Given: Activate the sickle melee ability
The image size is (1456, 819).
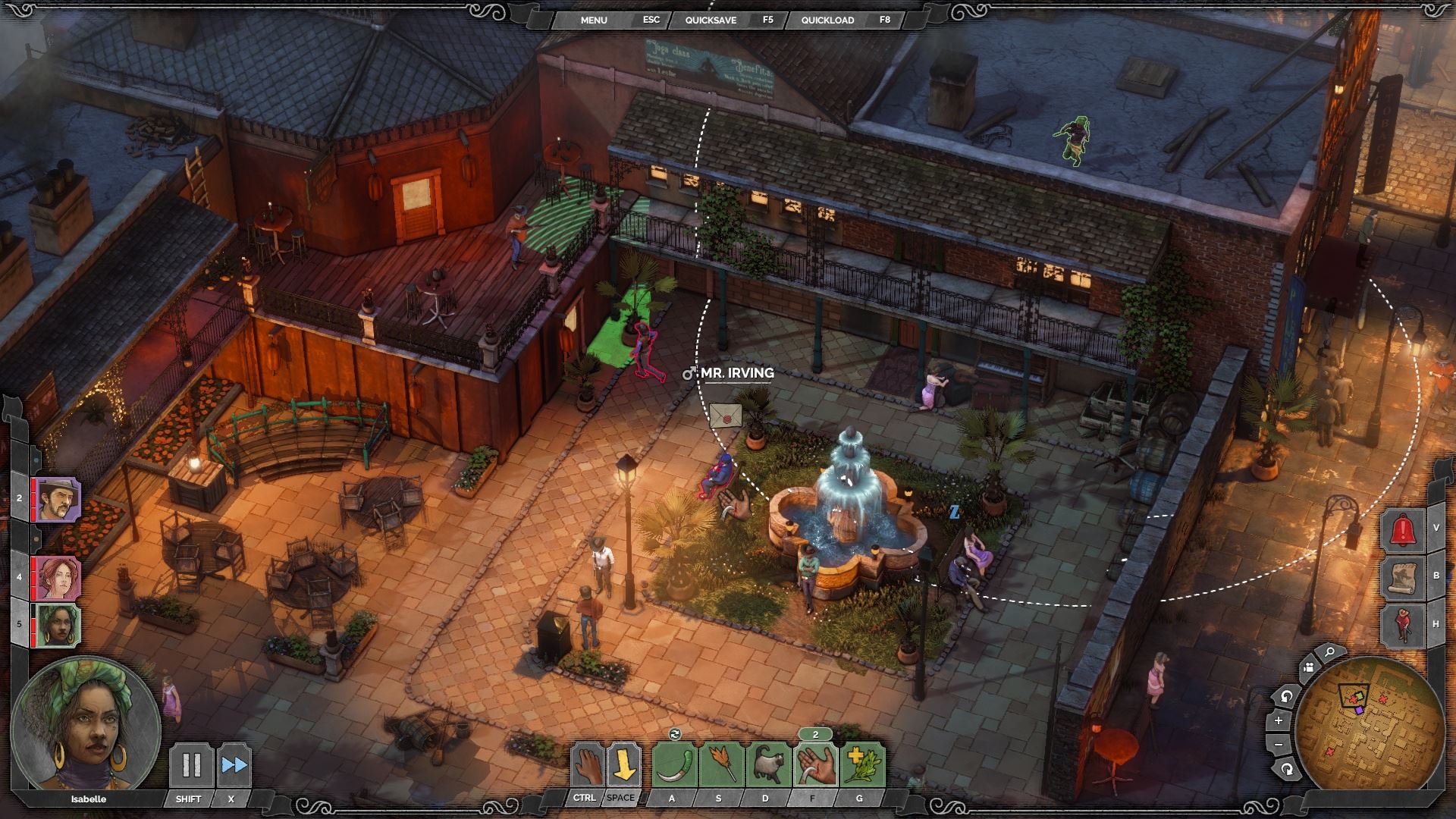Looking at the screenshot, I should [x=674, y=764].
